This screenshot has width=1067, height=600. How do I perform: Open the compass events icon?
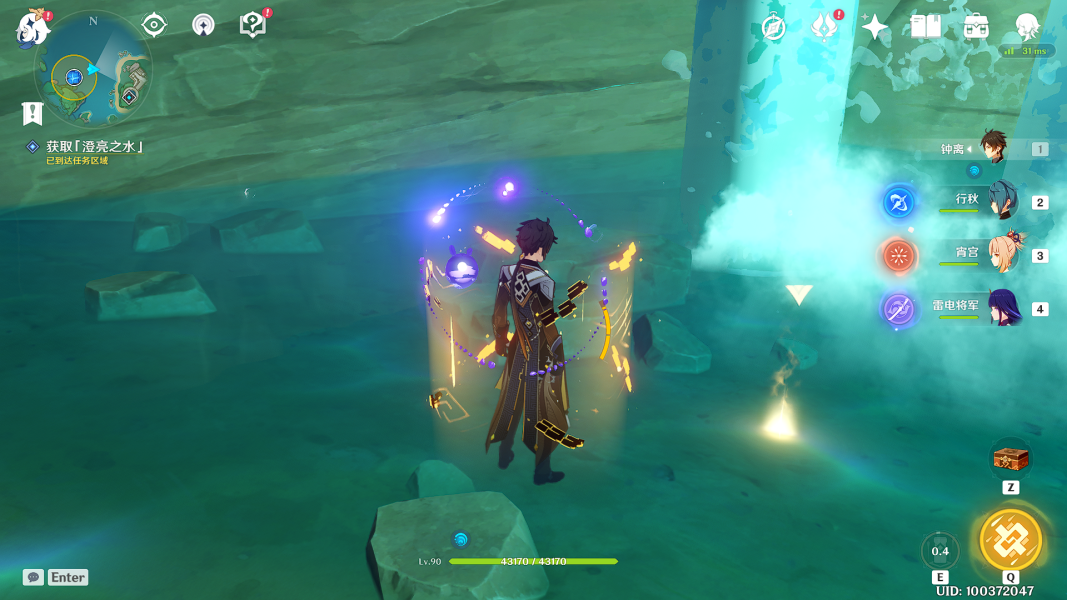click(773, 28)
